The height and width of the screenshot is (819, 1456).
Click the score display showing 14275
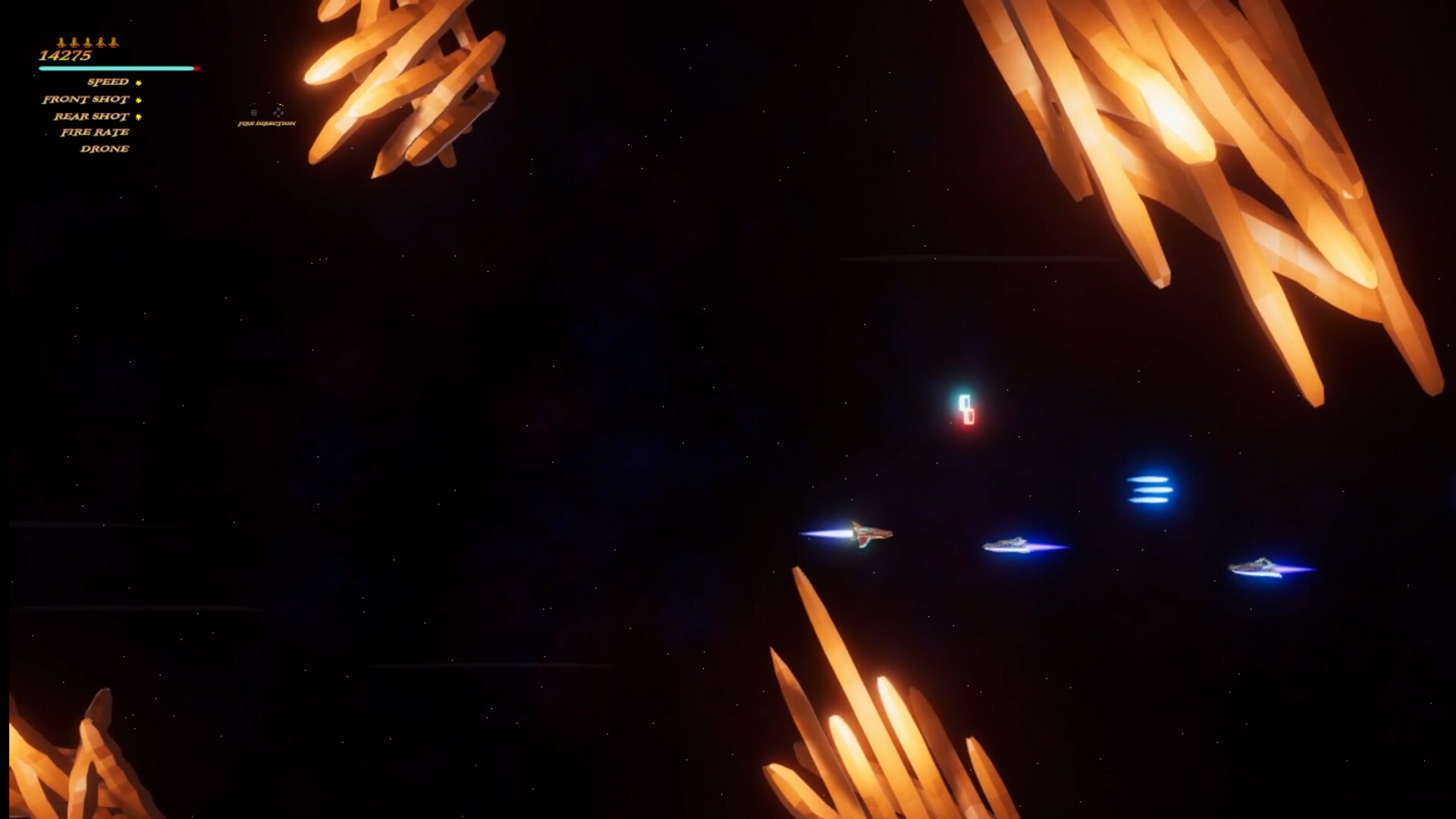coord(64,55)
